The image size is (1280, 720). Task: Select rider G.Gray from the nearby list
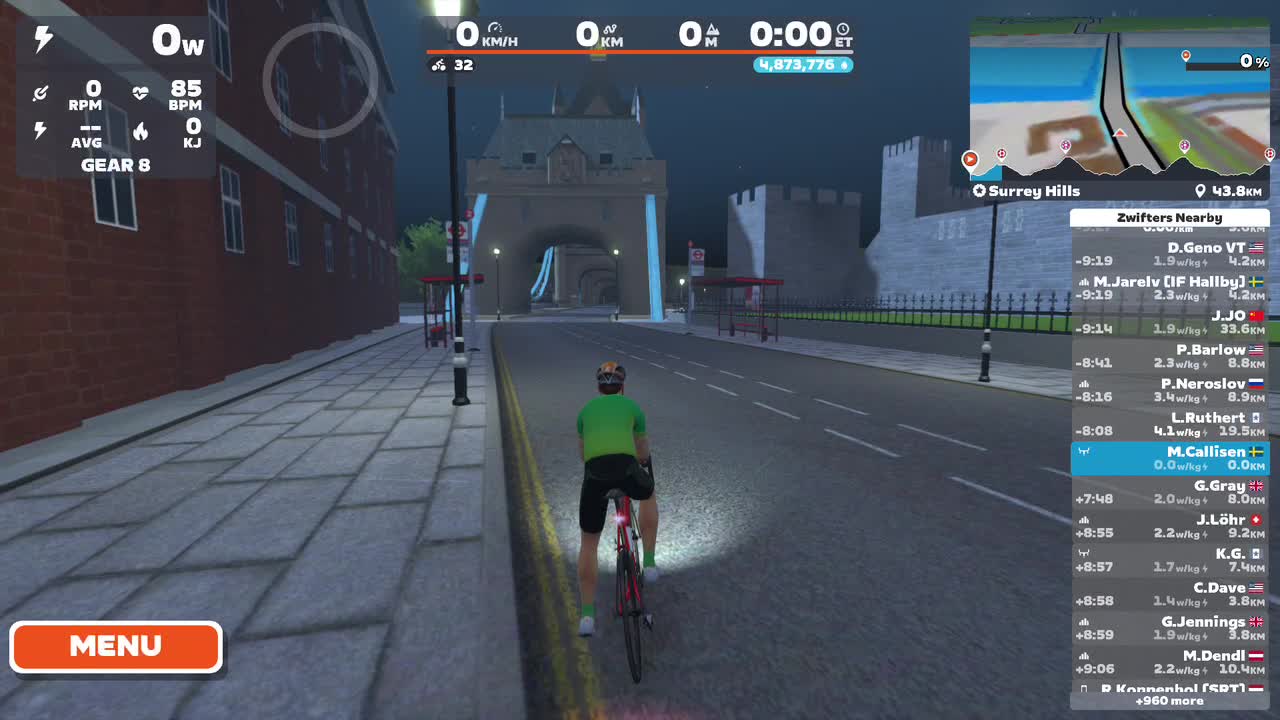coord(1170,493)
